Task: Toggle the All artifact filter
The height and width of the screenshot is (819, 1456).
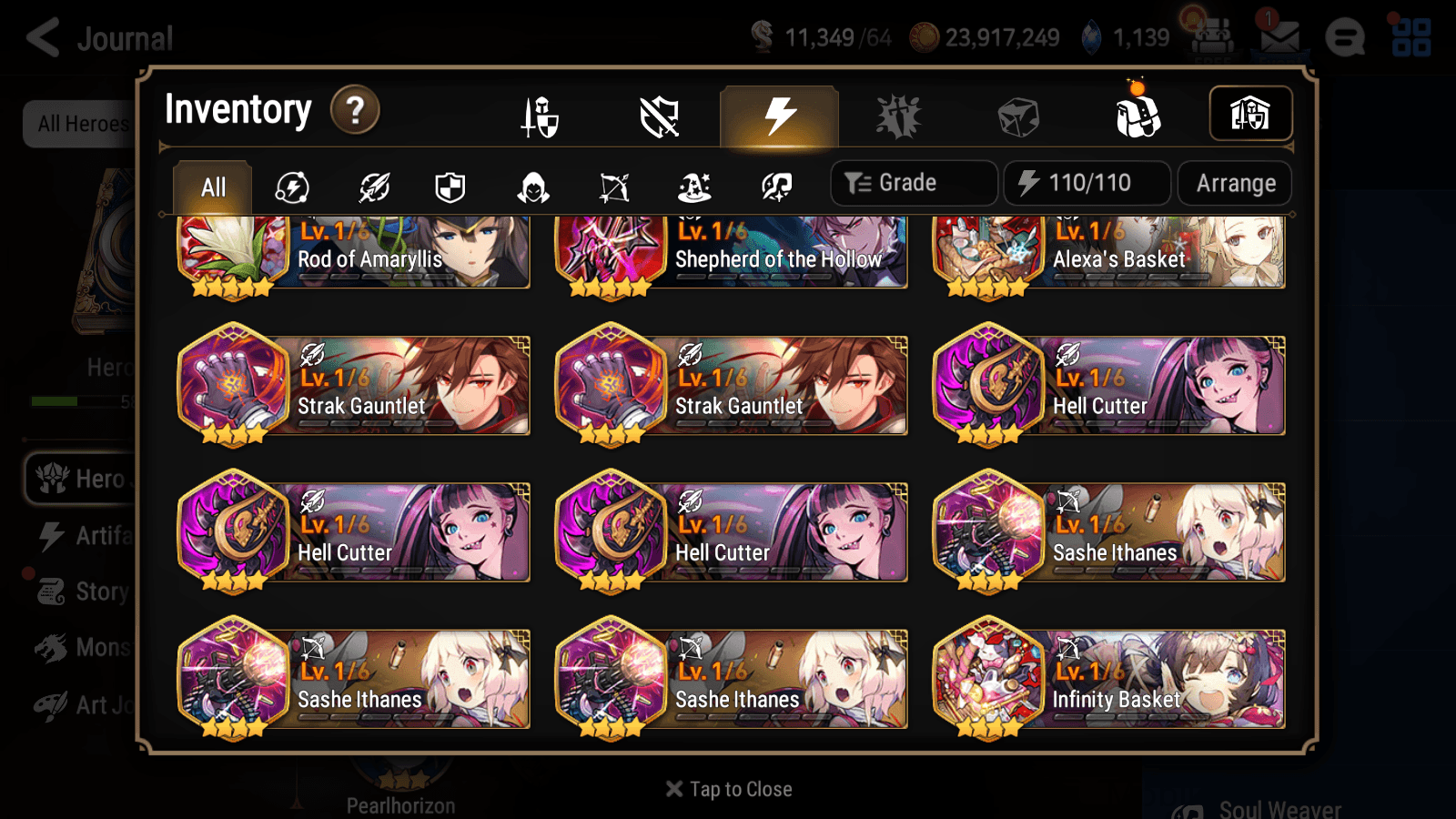Action: pyautogui.click(x=212, y=187)
